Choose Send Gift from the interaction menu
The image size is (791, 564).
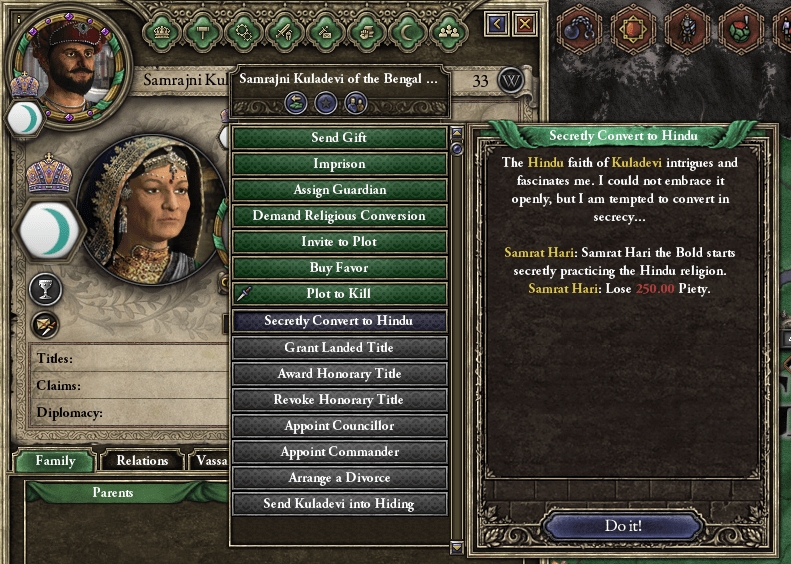pos(339,137)
